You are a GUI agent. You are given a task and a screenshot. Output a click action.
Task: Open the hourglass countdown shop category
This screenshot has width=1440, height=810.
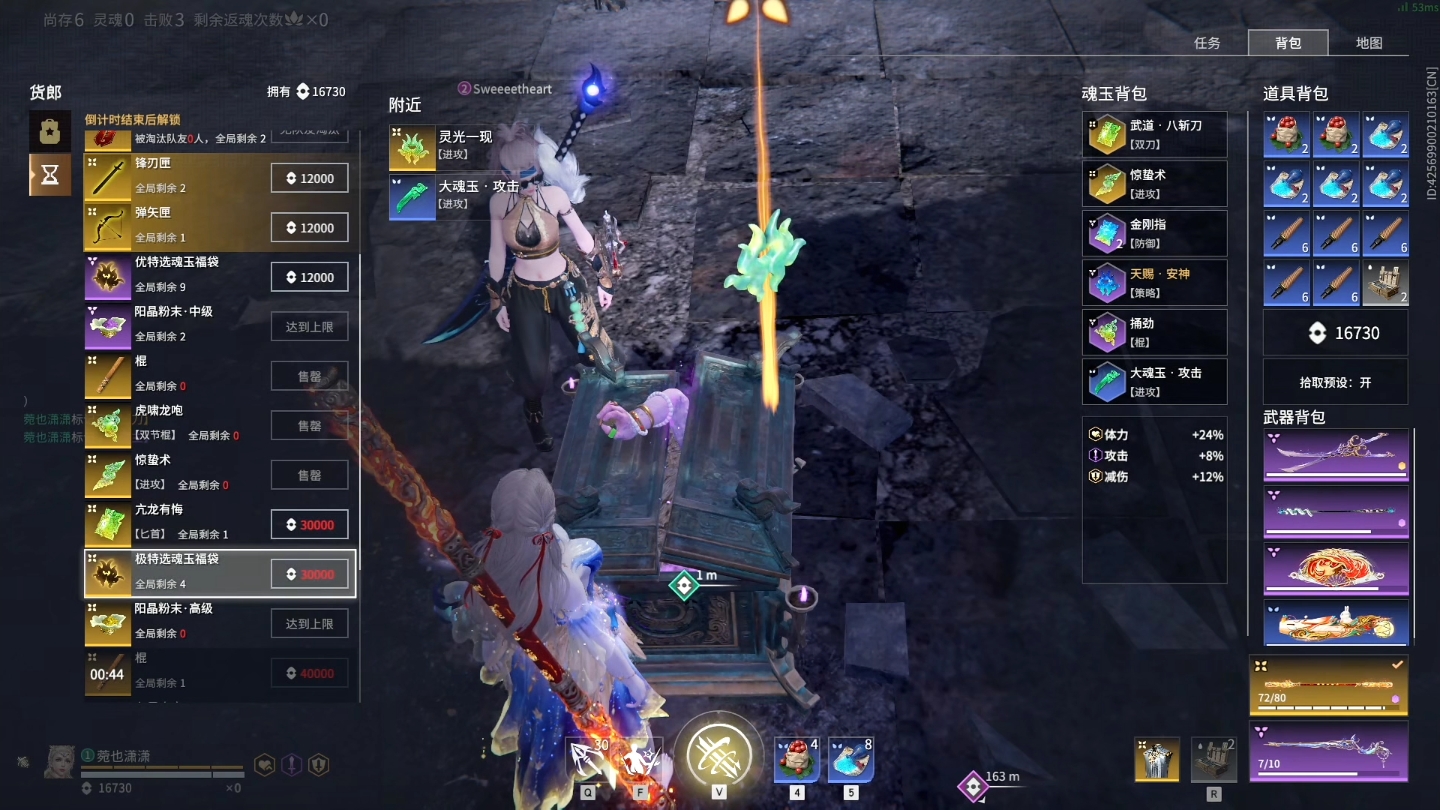[50, 175]
